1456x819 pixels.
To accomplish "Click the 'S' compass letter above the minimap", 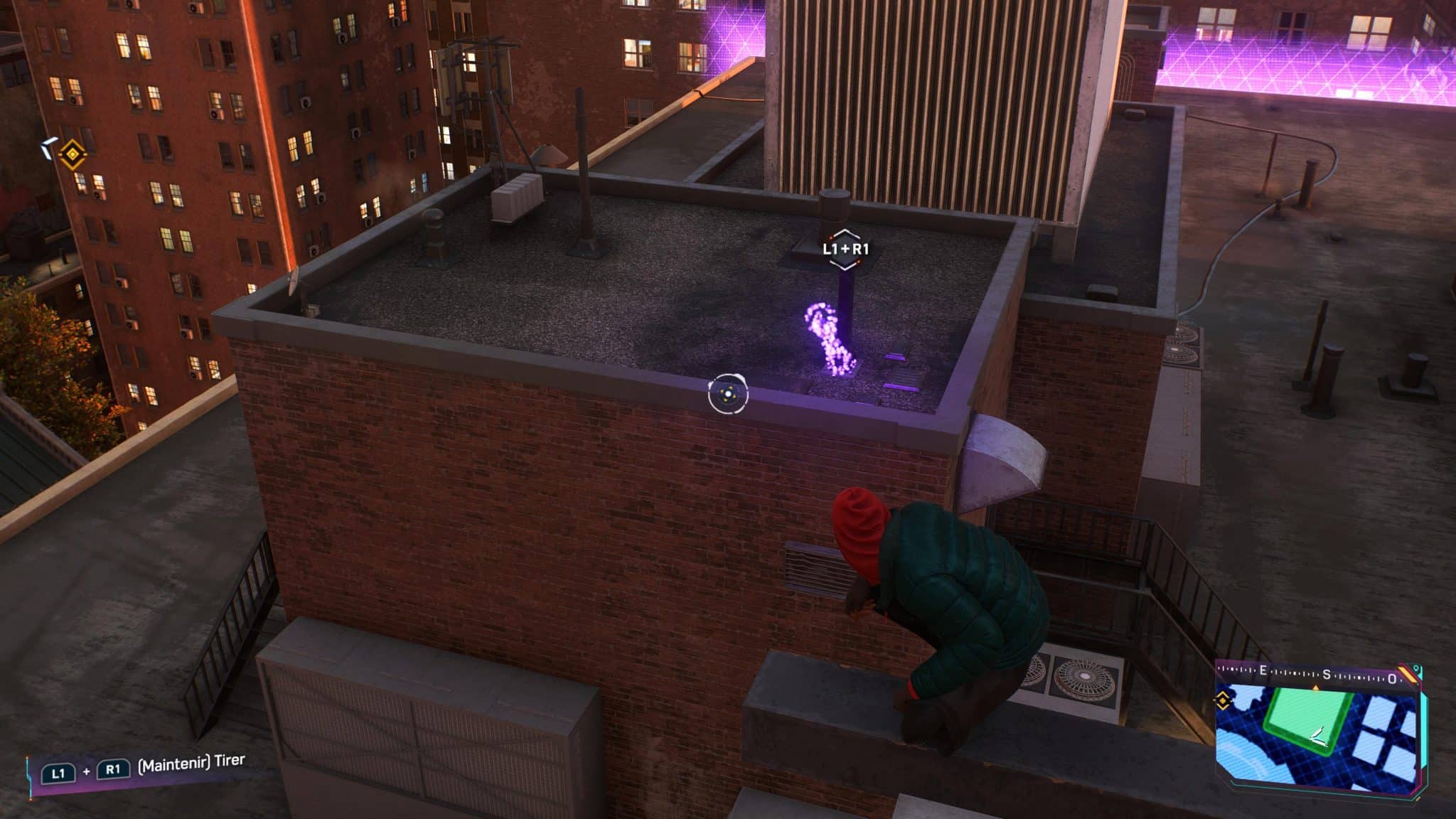I will coord(1326,674).
